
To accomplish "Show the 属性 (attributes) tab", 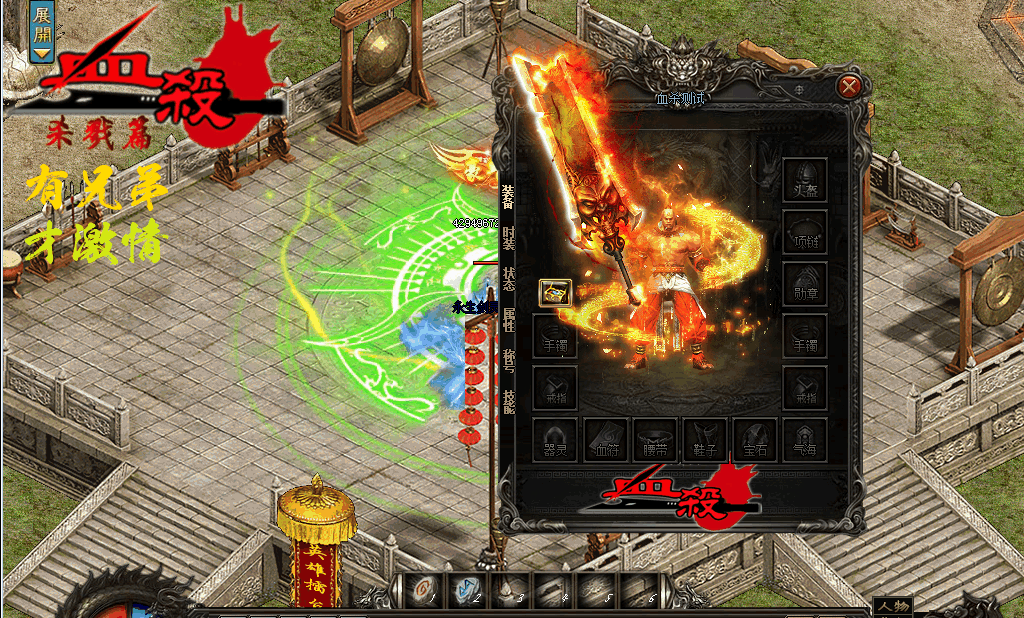I will 509,320.
